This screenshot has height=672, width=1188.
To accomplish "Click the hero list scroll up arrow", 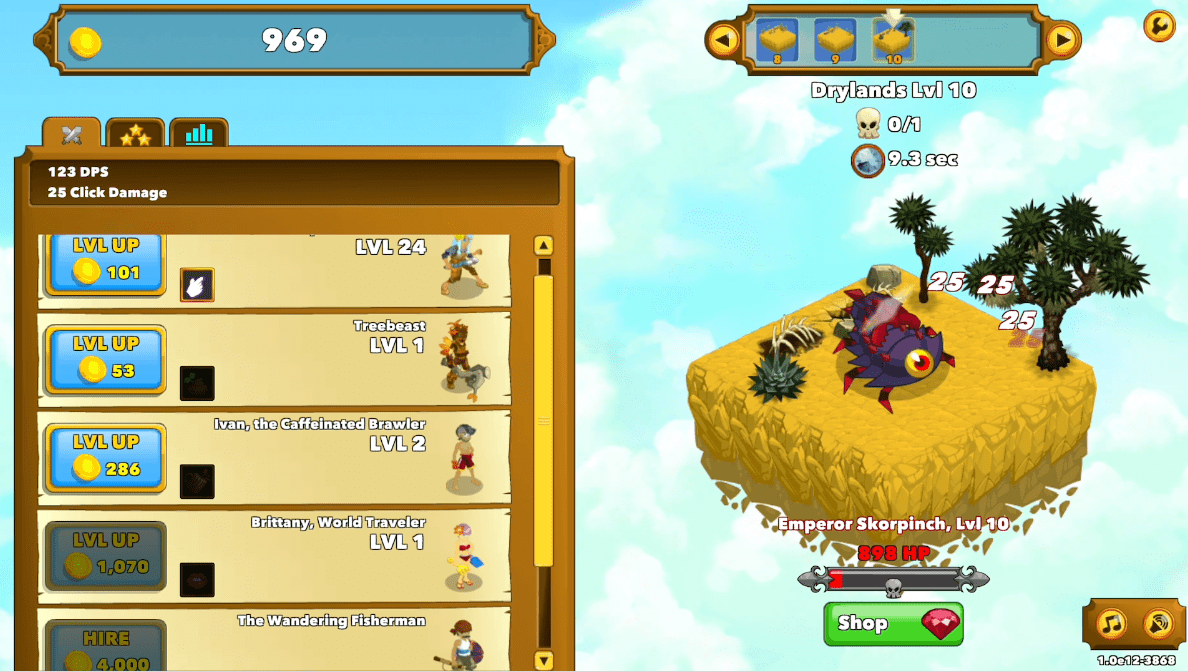I will coord(544,245).
